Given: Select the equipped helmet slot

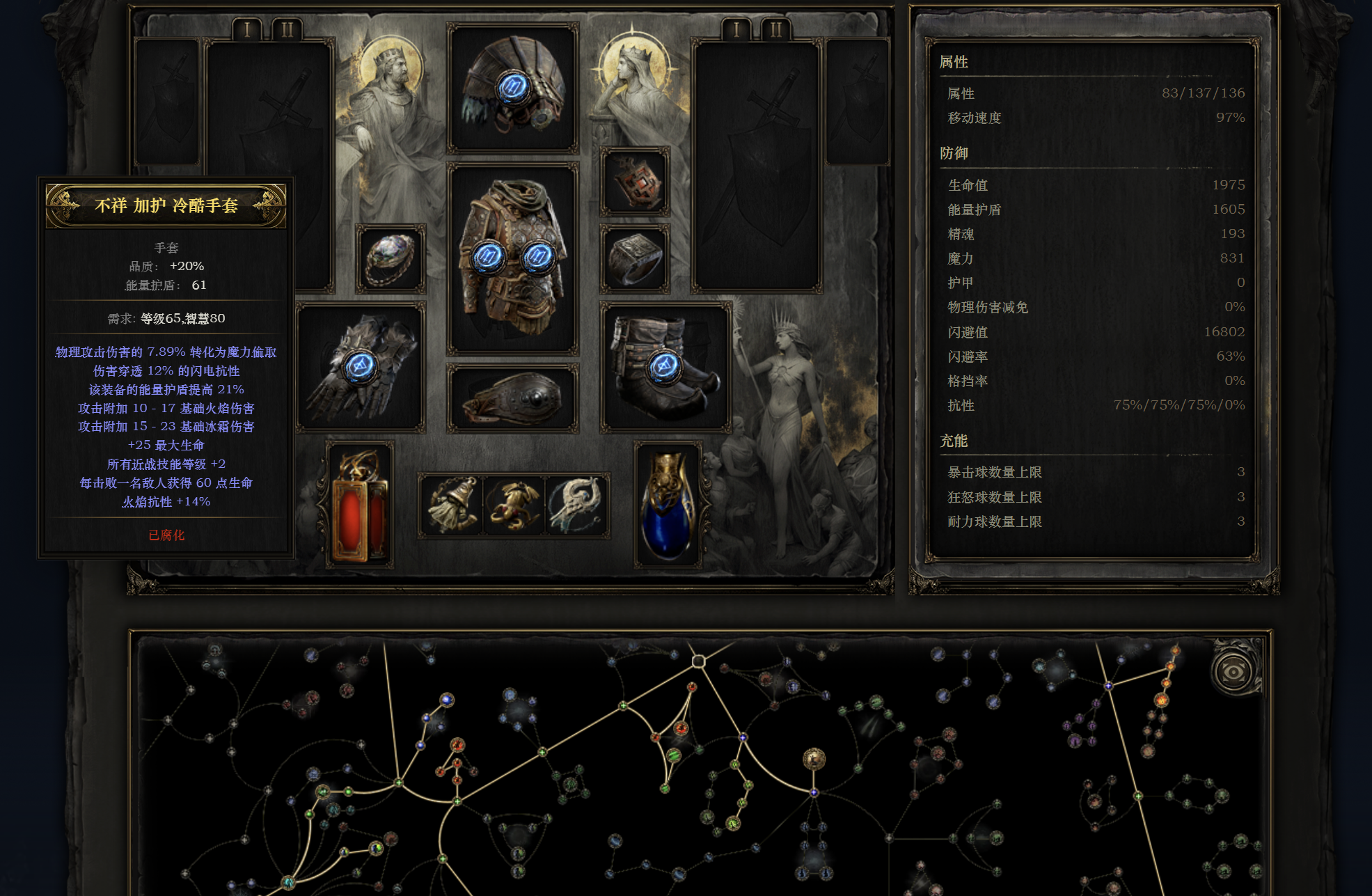Looking at the screenshot, I should pos(512,88).
